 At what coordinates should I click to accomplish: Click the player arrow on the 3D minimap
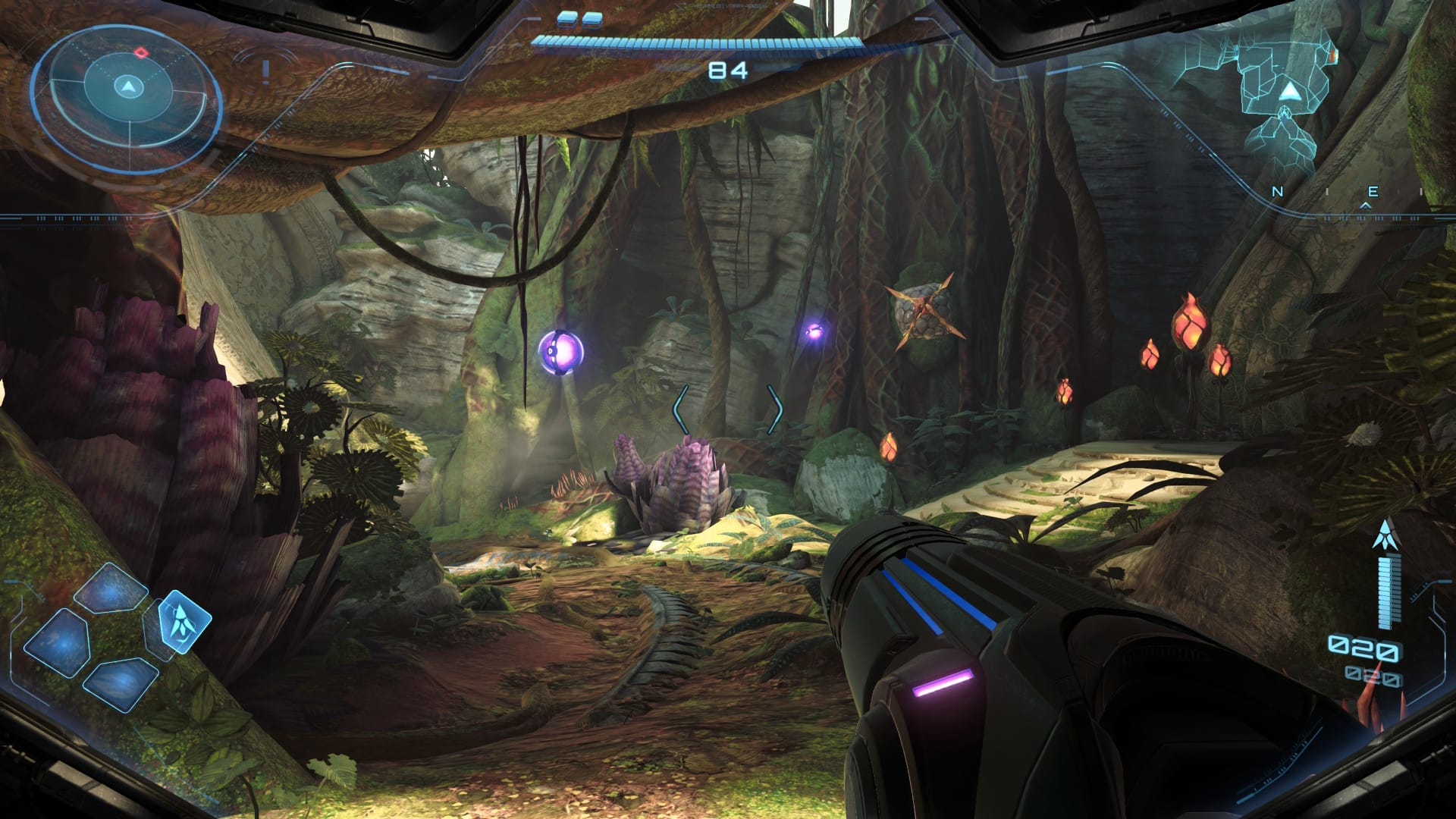1291,90
